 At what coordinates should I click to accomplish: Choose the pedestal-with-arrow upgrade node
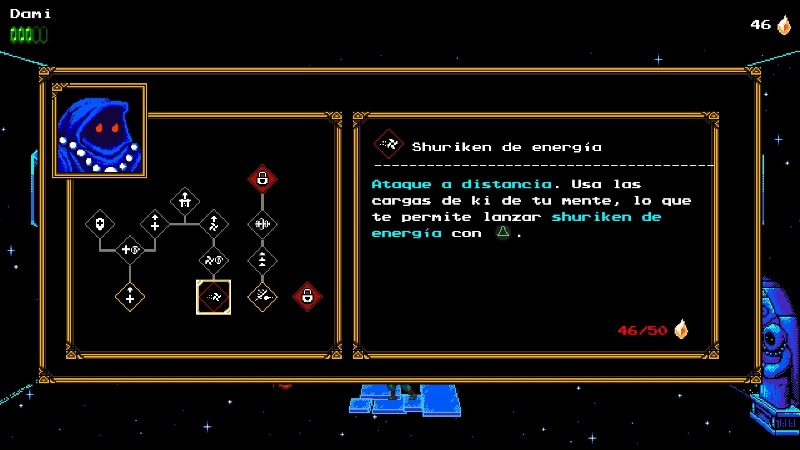[x=184, y=200]
